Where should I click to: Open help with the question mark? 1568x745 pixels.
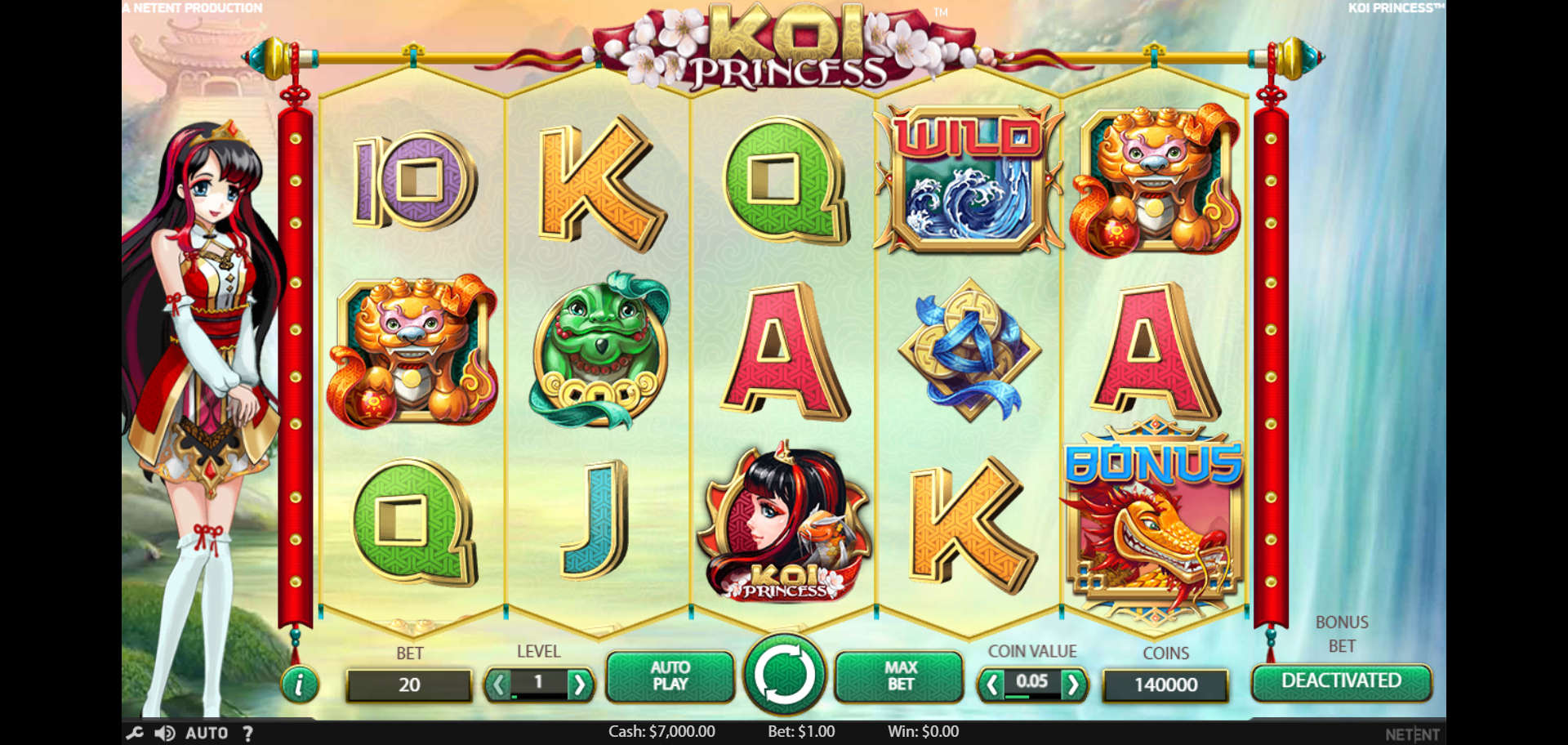[247, 733]
